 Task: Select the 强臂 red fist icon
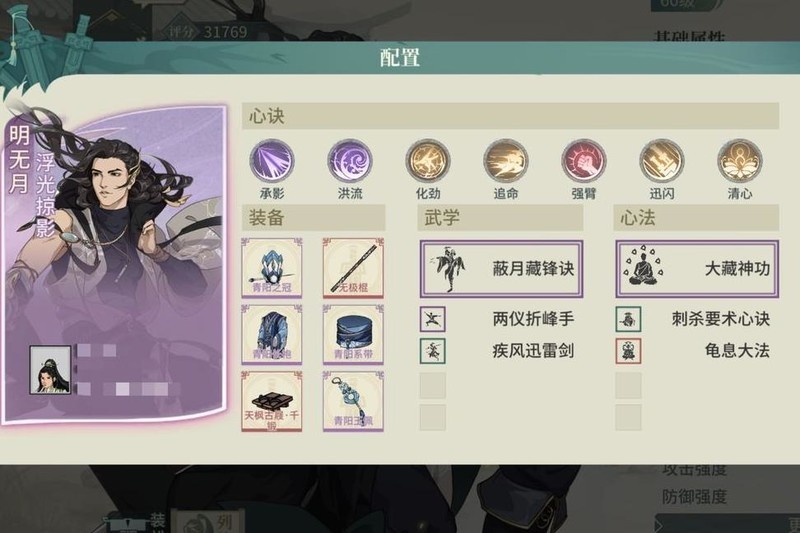583,160
